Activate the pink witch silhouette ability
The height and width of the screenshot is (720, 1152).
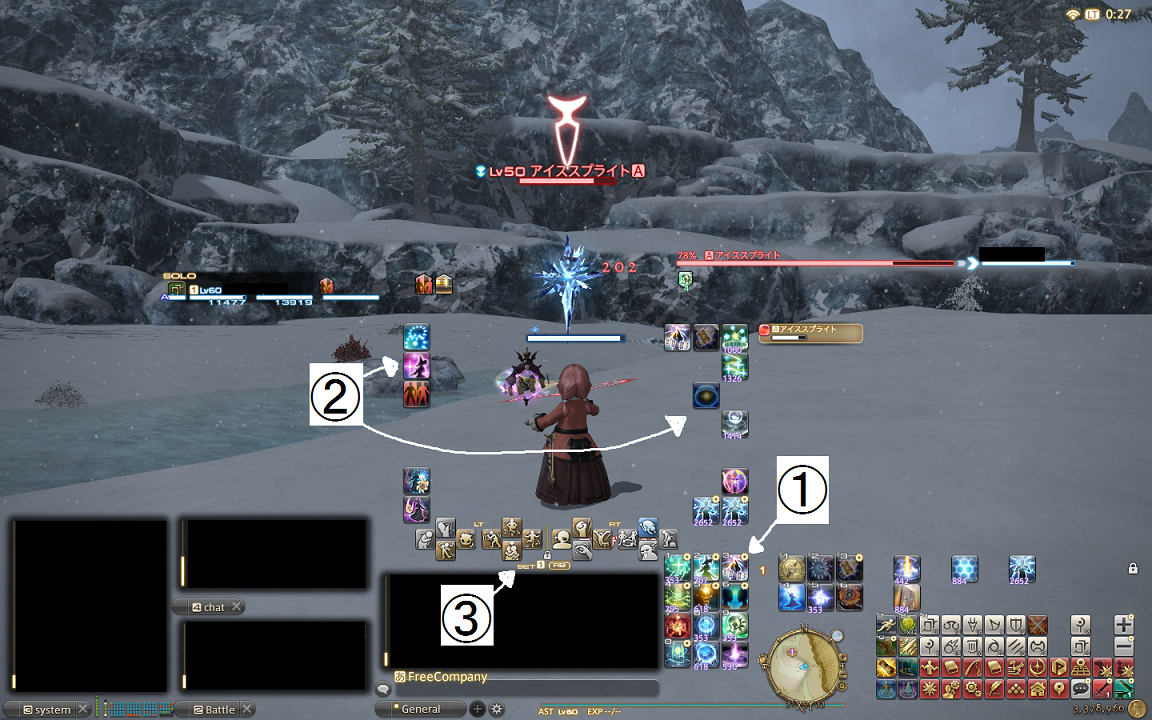[x=416, y=365]
